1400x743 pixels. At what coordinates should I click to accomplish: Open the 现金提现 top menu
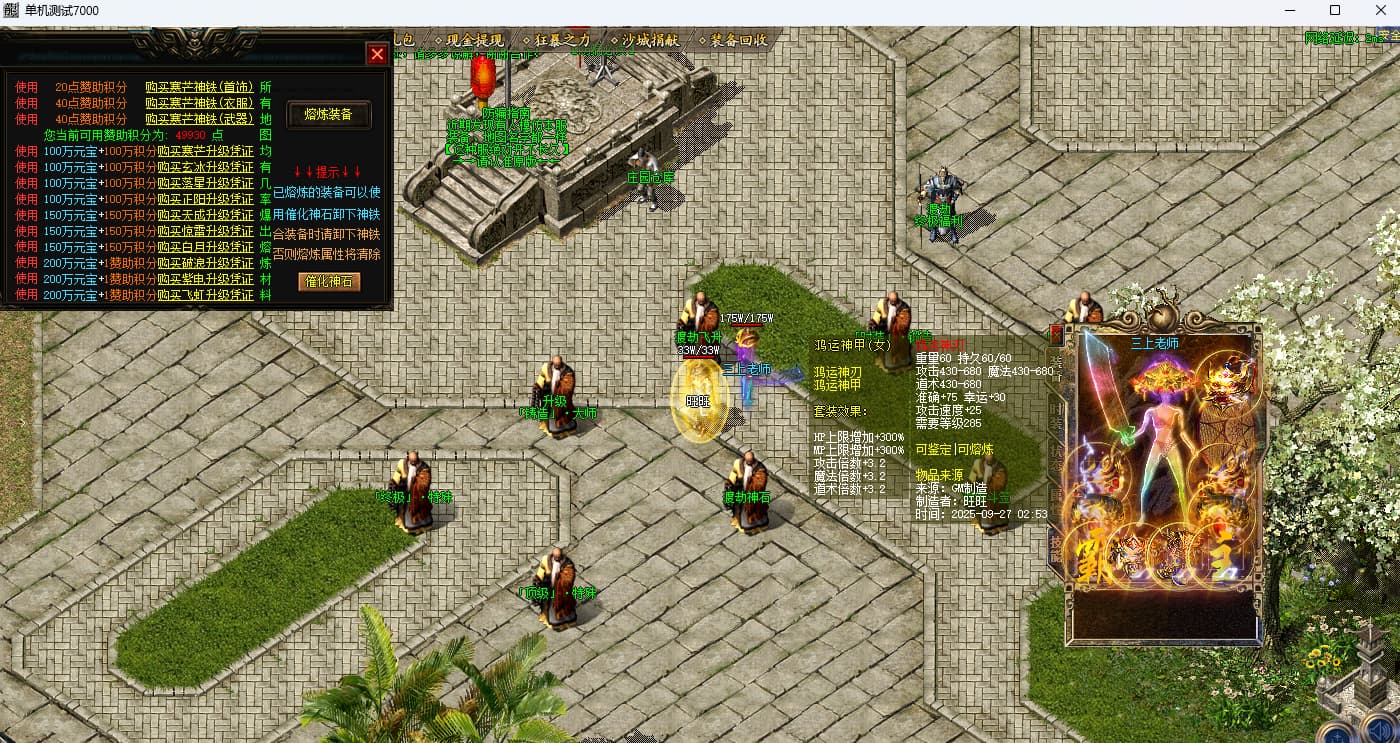coord(474,40)
